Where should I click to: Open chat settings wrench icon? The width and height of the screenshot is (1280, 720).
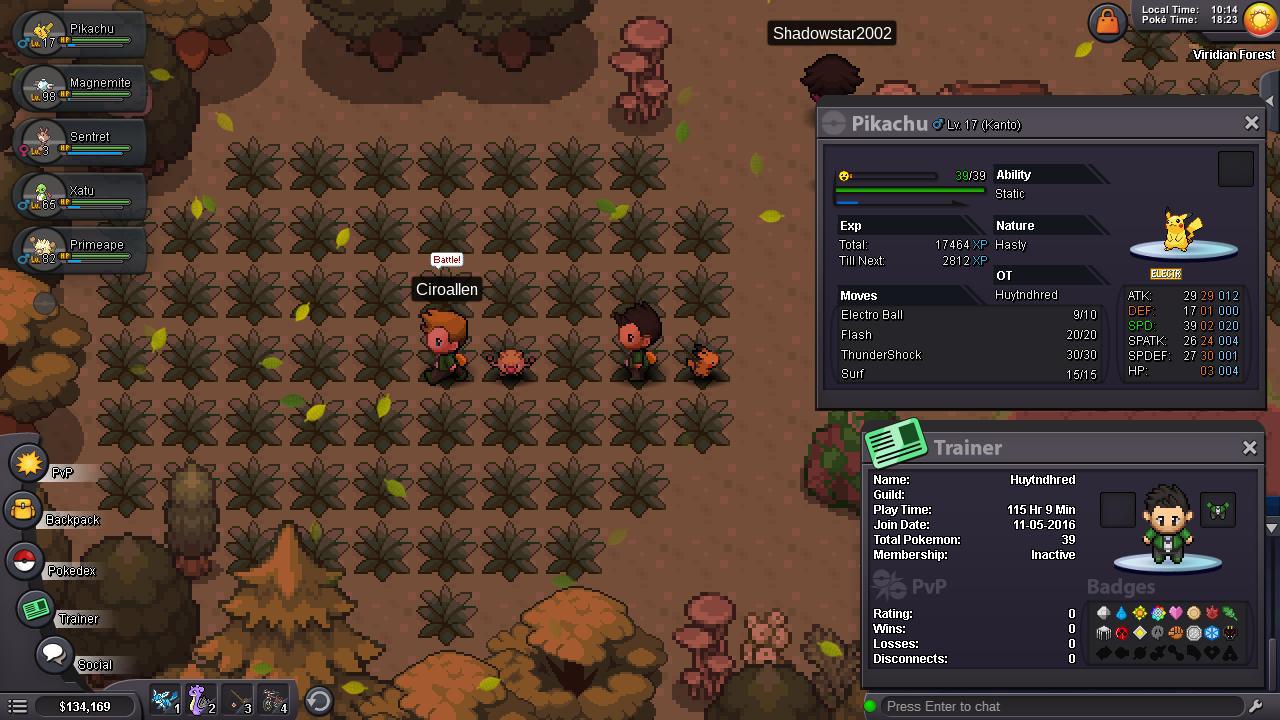(x=1257, y=706)
